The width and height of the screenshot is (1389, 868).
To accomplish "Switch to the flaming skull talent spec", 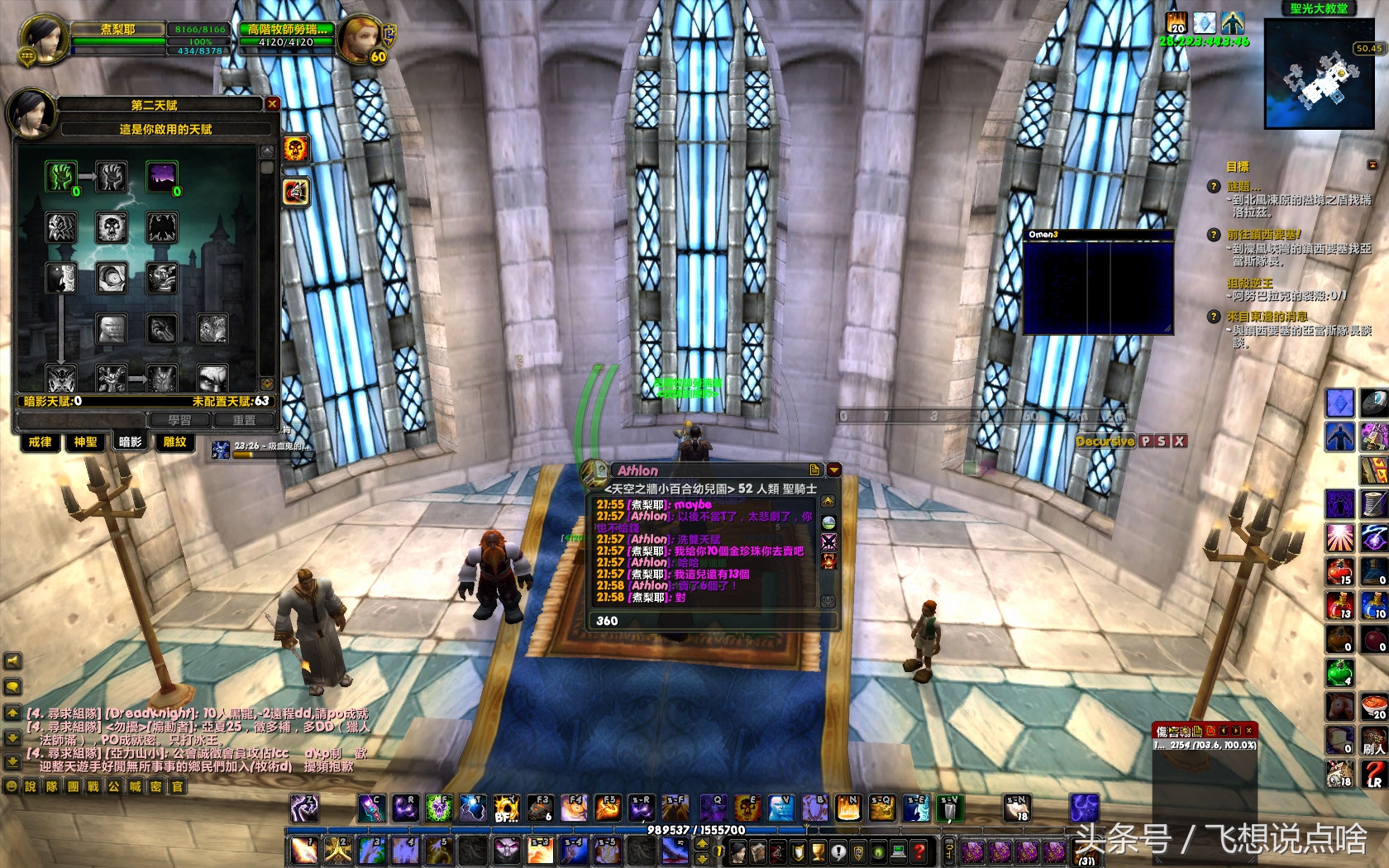I will click(296, 149).
